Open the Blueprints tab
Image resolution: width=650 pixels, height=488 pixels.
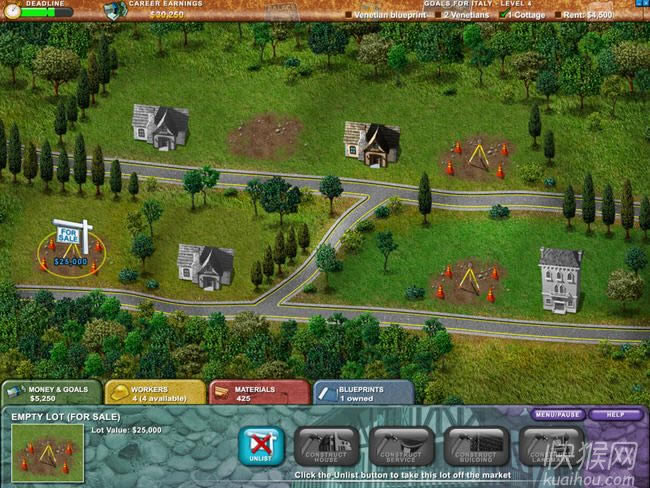tap(363, 393)
